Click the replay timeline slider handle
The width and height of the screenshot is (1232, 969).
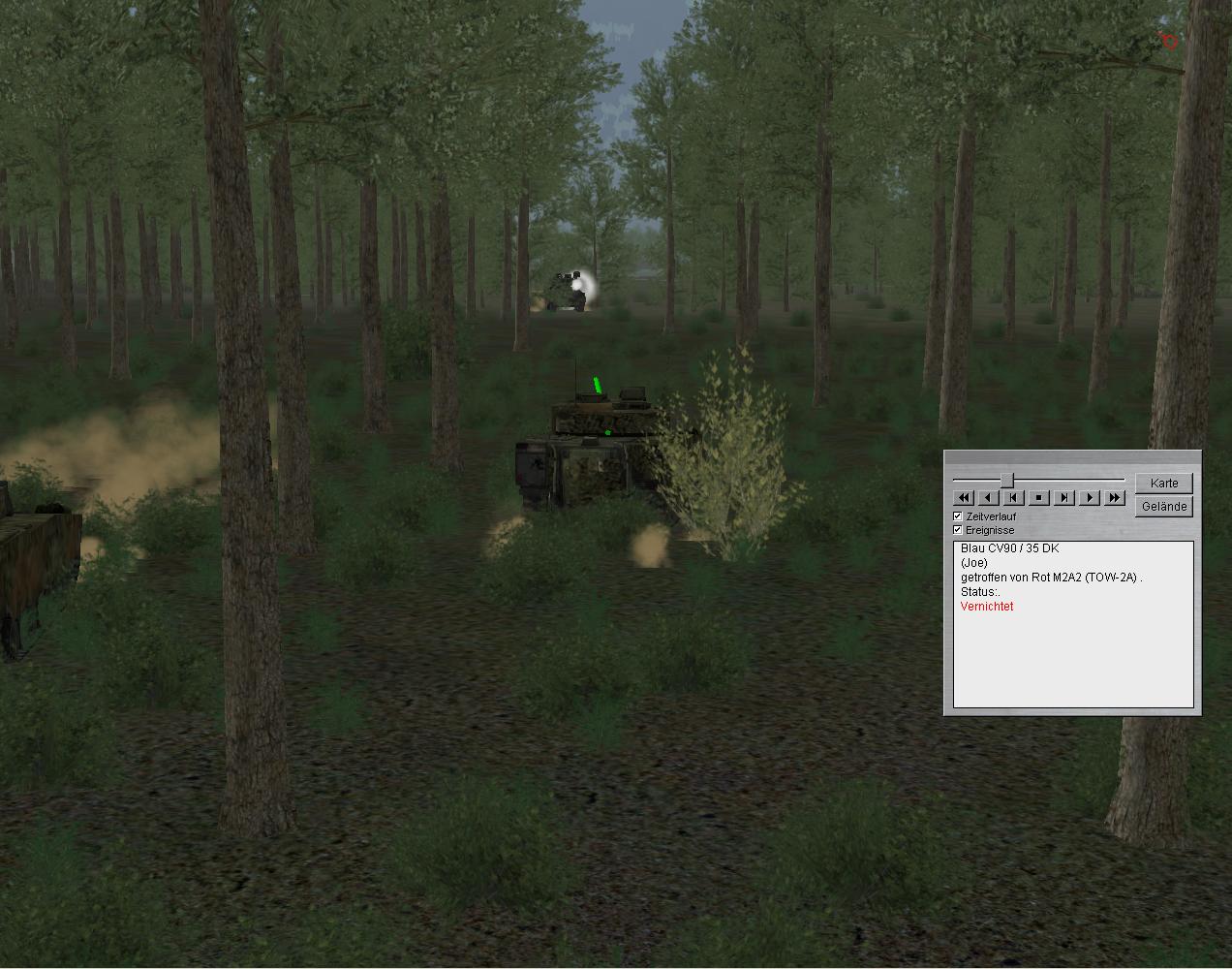coord(1007,480)
